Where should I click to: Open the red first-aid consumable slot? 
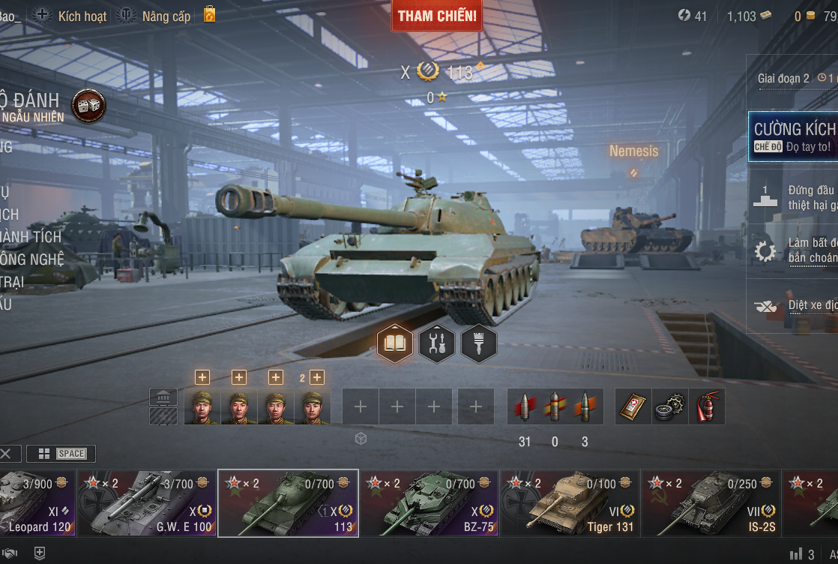click(x=633, y=407)
